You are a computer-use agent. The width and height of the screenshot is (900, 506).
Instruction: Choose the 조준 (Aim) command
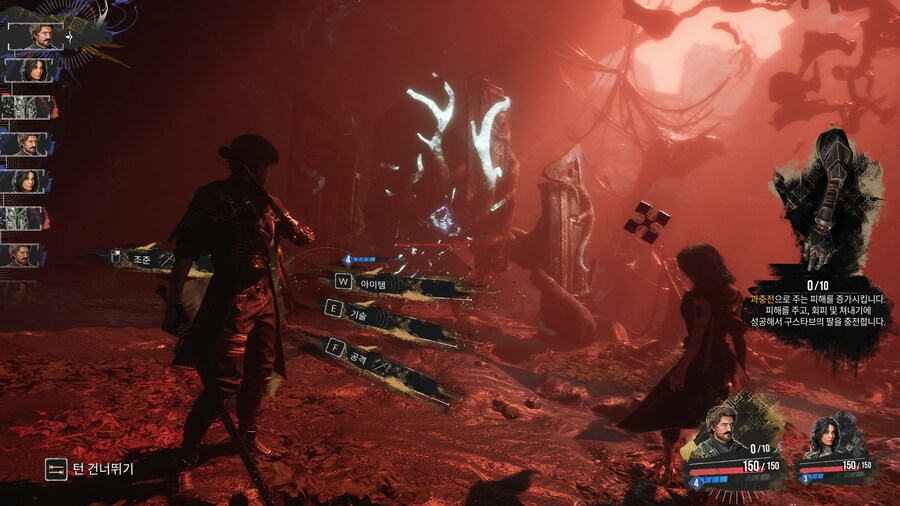click(141, 259)
